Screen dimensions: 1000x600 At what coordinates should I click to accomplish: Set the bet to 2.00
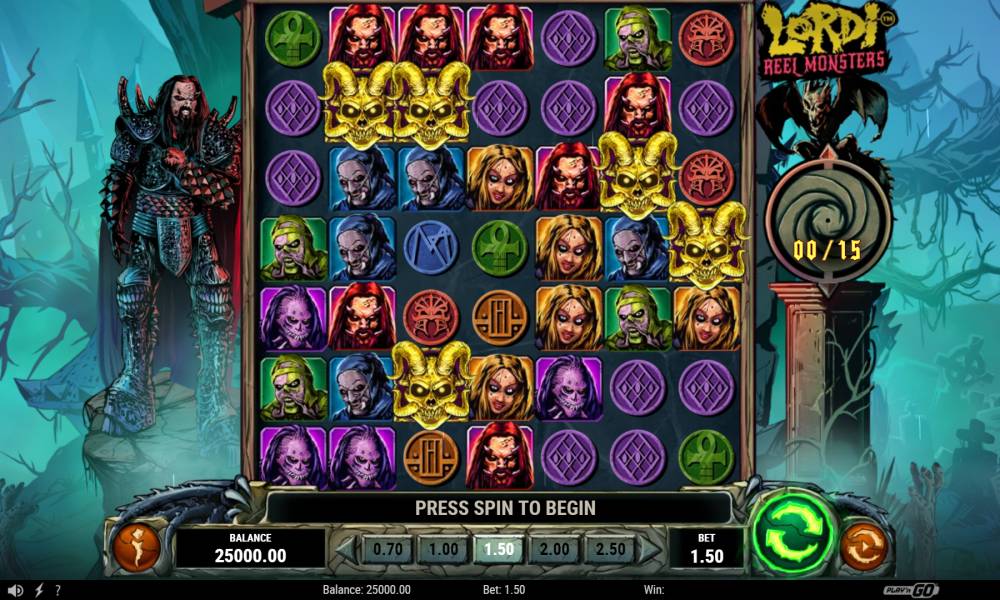pyautogui.click(x=554, y=549)
